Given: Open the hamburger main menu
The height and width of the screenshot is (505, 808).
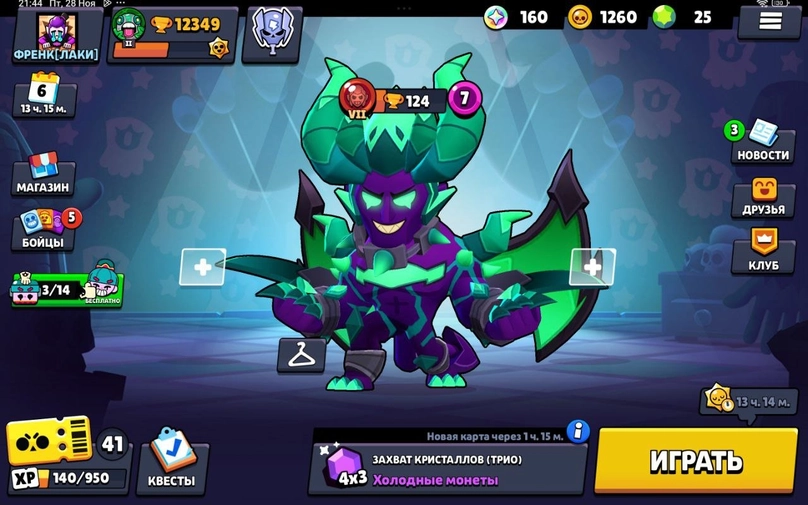Looking at the screenshot, I should 768,20.
